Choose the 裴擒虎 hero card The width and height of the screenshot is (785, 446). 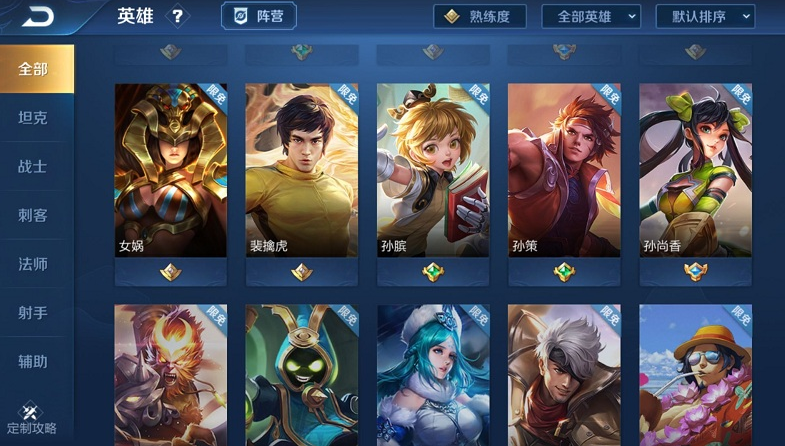[x=302, y=170]
